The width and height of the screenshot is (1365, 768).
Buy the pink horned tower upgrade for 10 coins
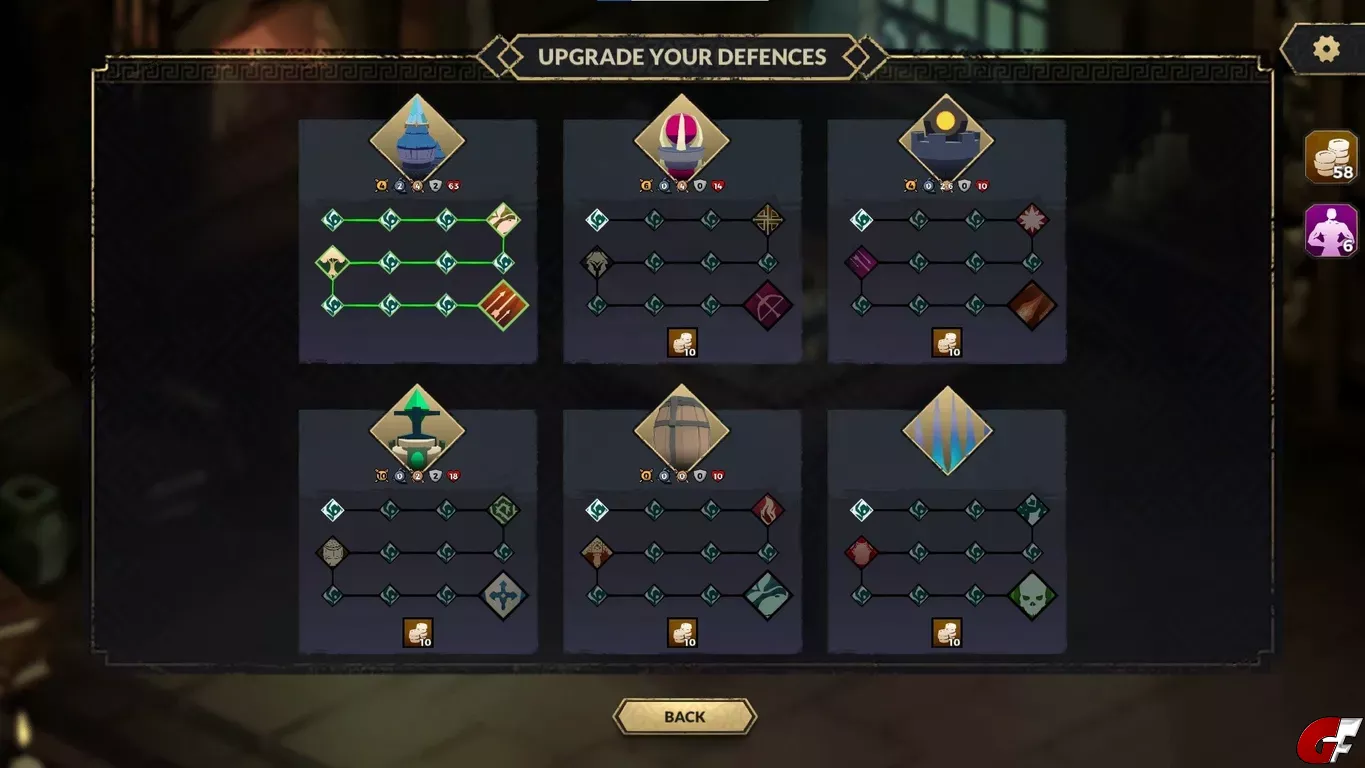tap(682, 343)
